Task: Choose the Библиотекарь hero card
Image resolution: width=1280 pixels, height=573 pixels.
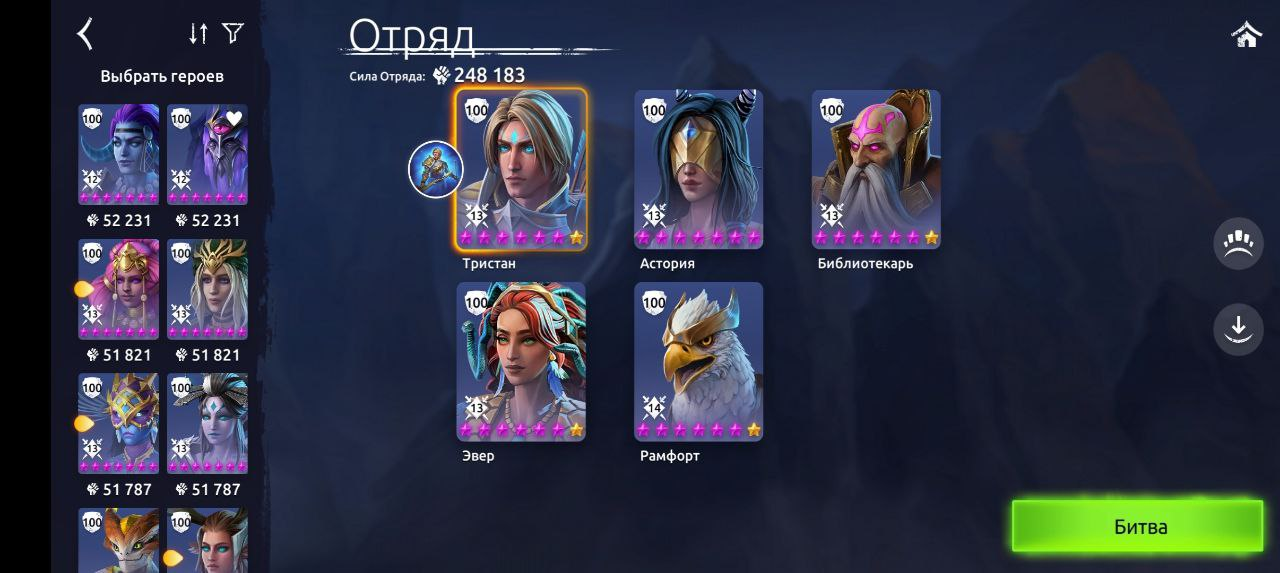Action: pyautogui.click(x=876, y=168)
